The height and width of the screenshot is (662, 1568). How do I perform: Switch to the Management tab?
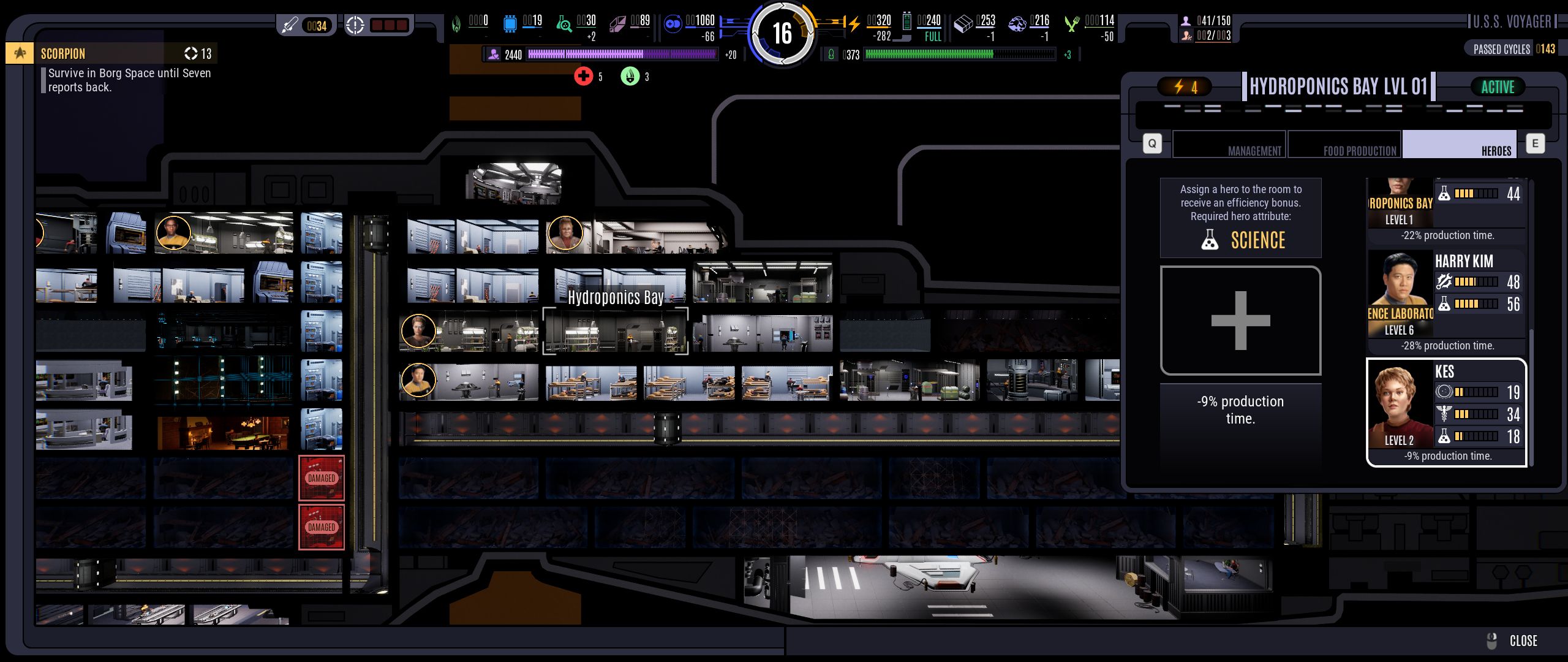tap(1229, 145)
